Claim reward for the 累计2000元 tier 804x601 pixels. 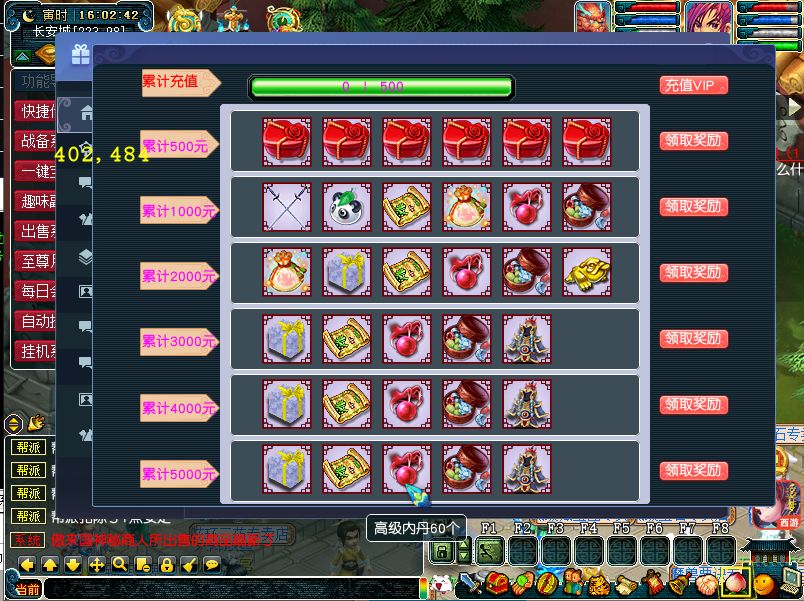pyautogui.click(x=693, y=273)
